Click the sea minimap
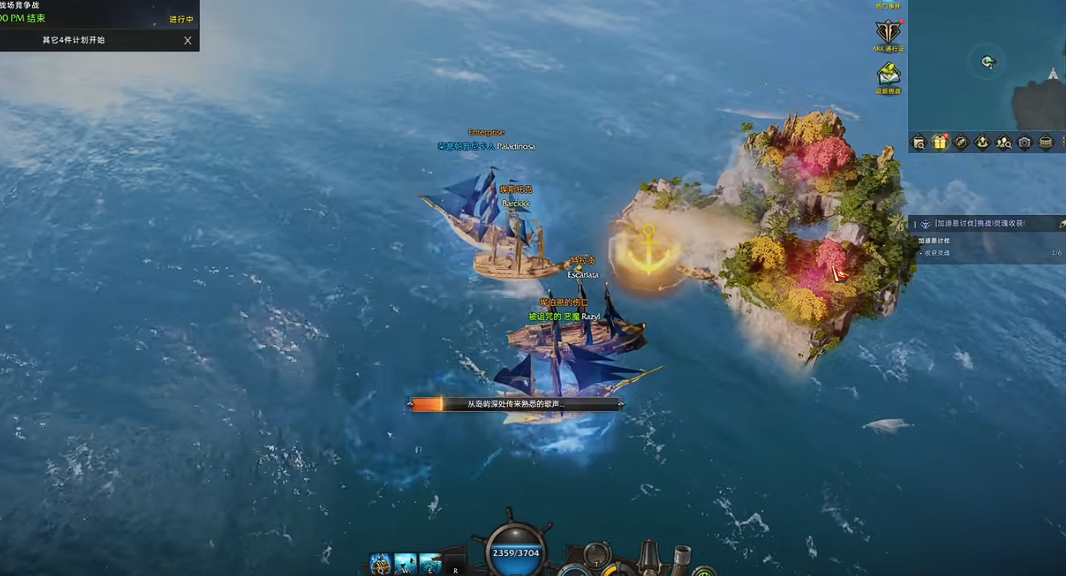The image size is (1066, 576). coord(986,65)
